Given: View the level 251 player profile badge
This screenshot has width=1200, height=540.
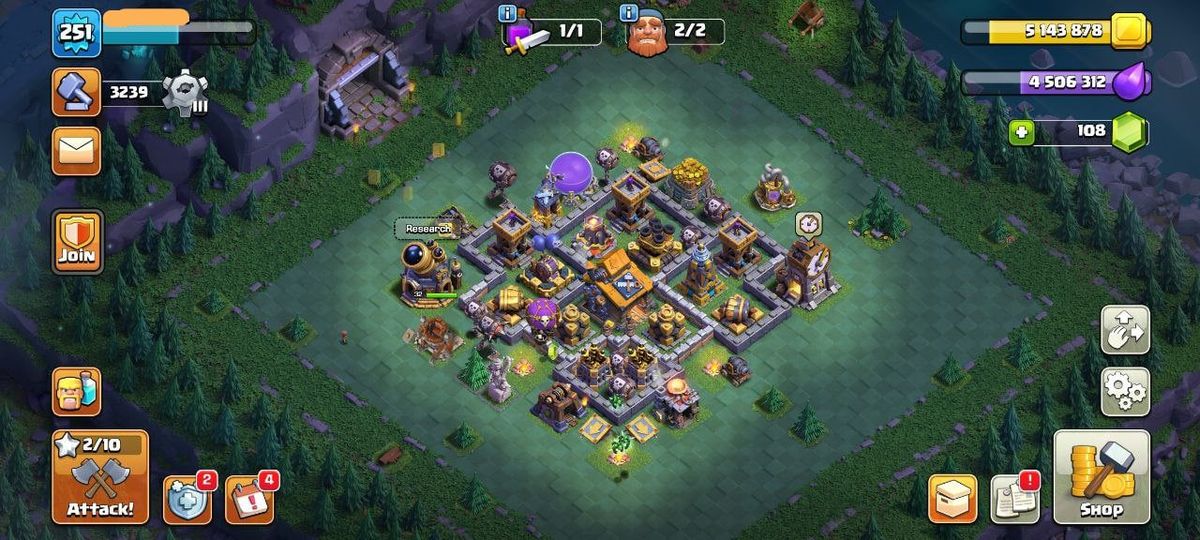Looking at the screenshot, I should (76, 32).
